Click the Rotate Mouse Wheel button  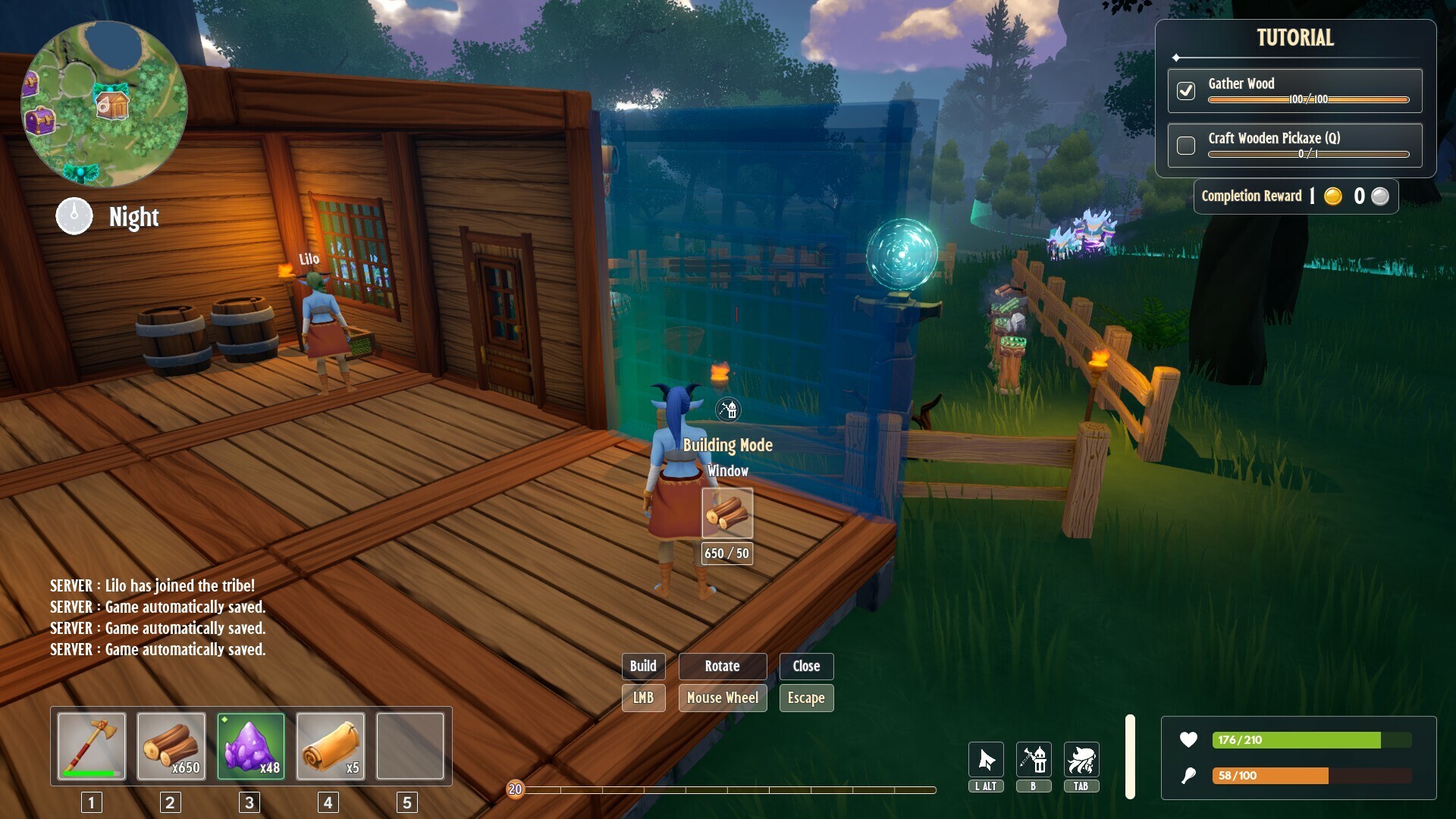[722, 698]
